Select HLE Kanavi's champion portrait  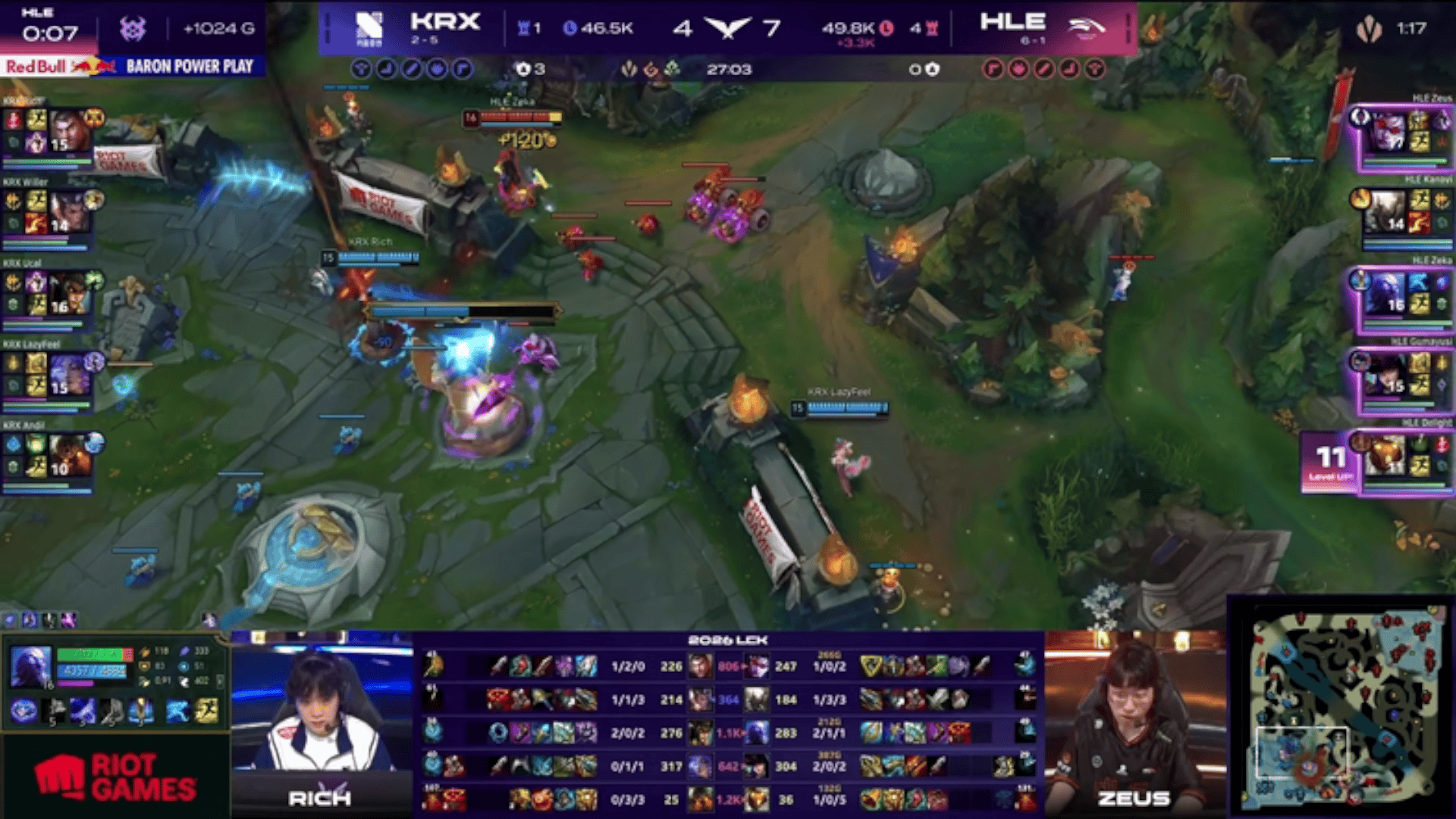[x=1388, y=211]
